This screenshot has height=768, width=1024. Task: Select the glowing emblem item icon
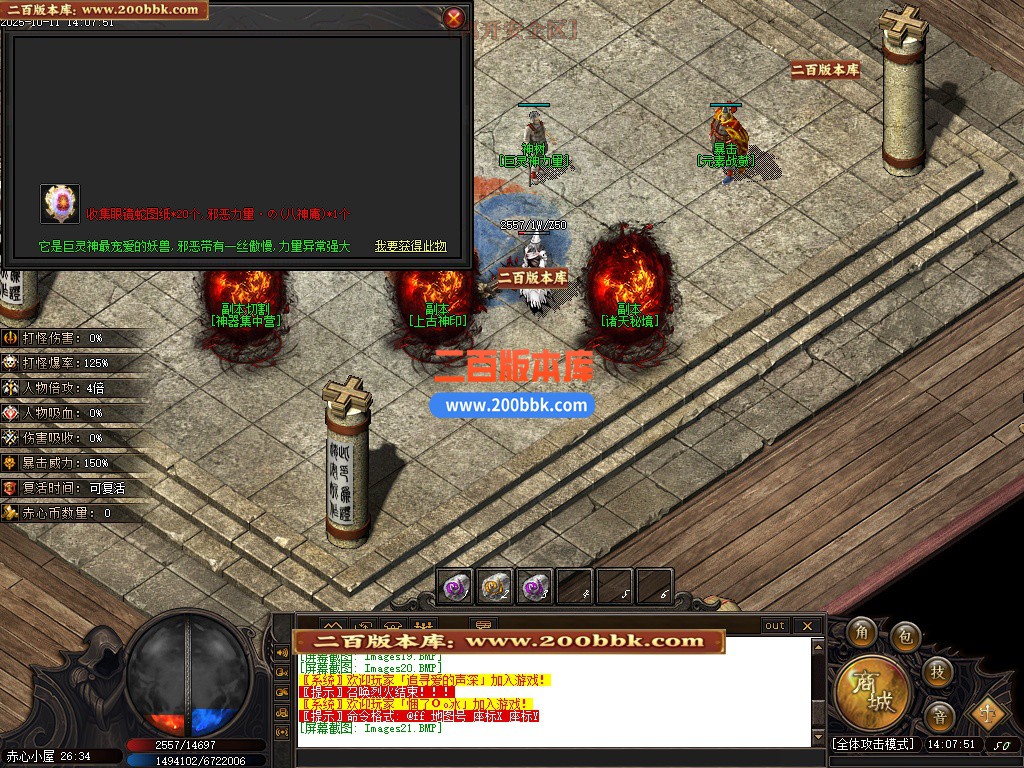[60, 204]
